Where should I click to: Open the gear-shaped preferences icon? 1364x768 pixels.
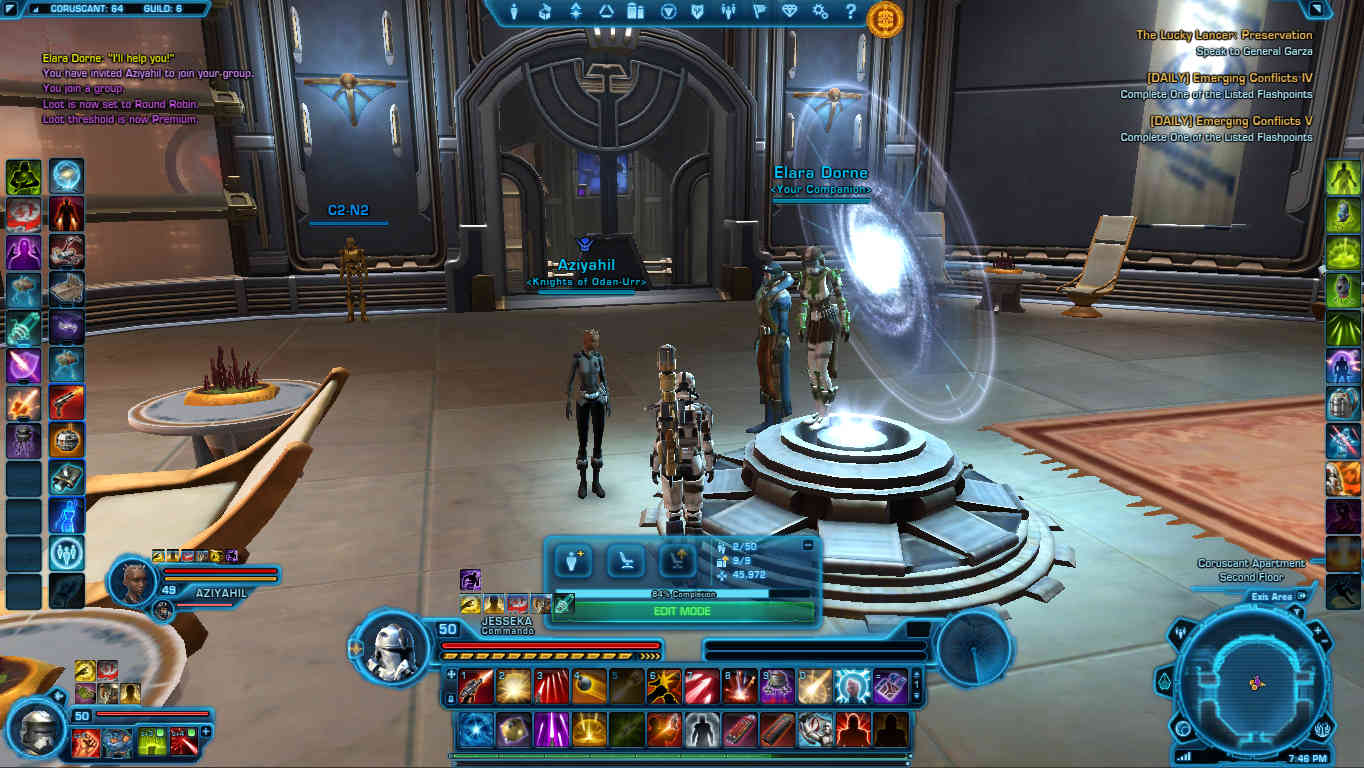coord(820,13)
